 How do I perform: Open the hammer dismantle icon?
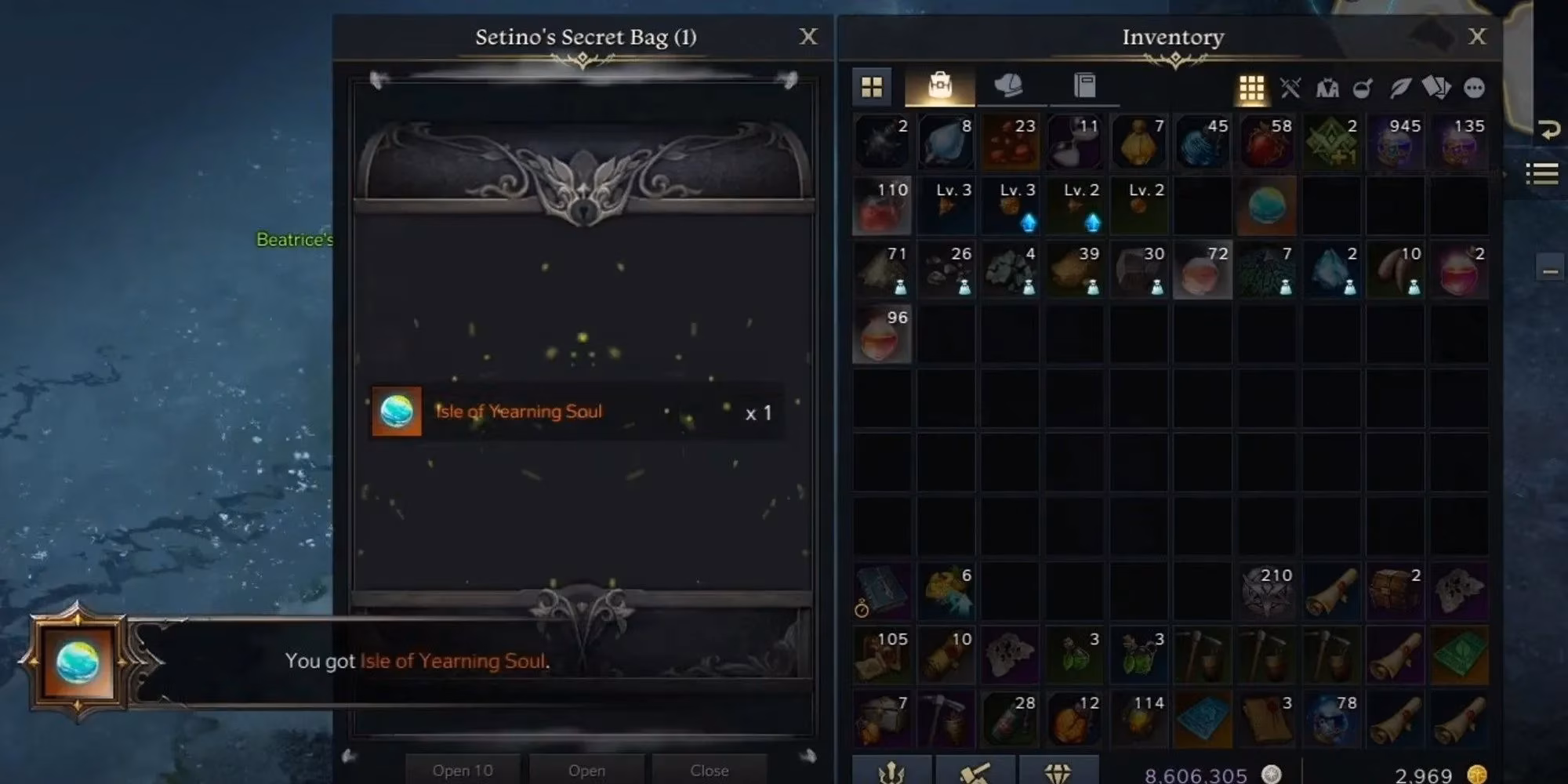pyautogui.click(x=976, y=771)
